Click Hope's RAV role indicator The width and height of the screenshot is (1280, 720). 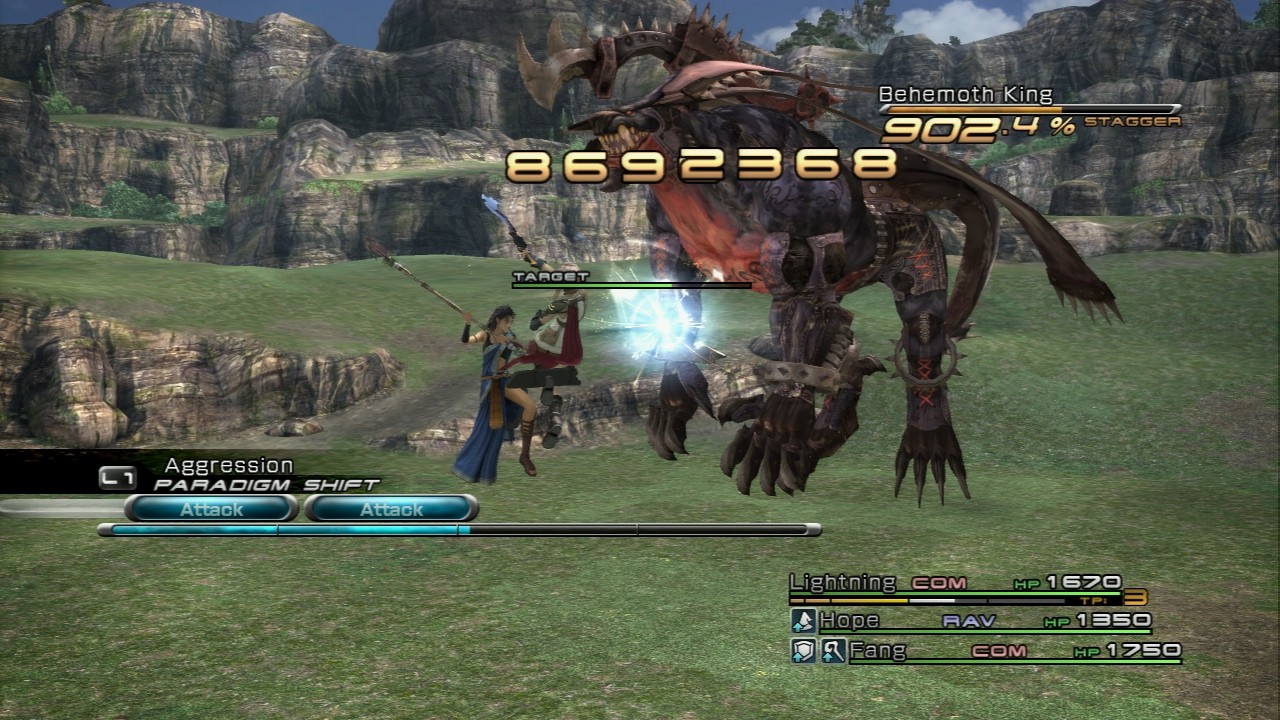(970, 620)
